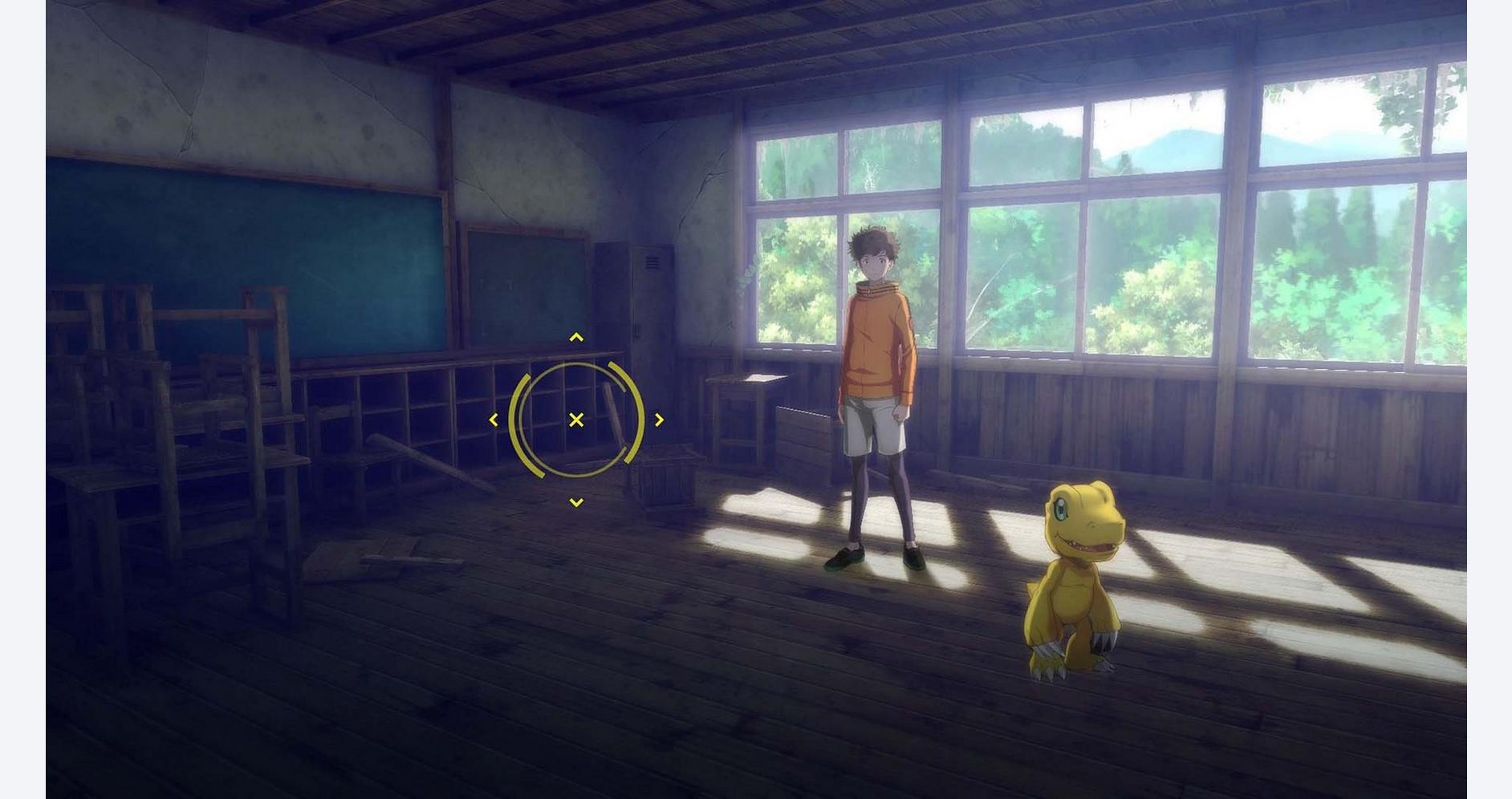
Task: Click the up chevron above the reticle
Action: tap(576, 338)
